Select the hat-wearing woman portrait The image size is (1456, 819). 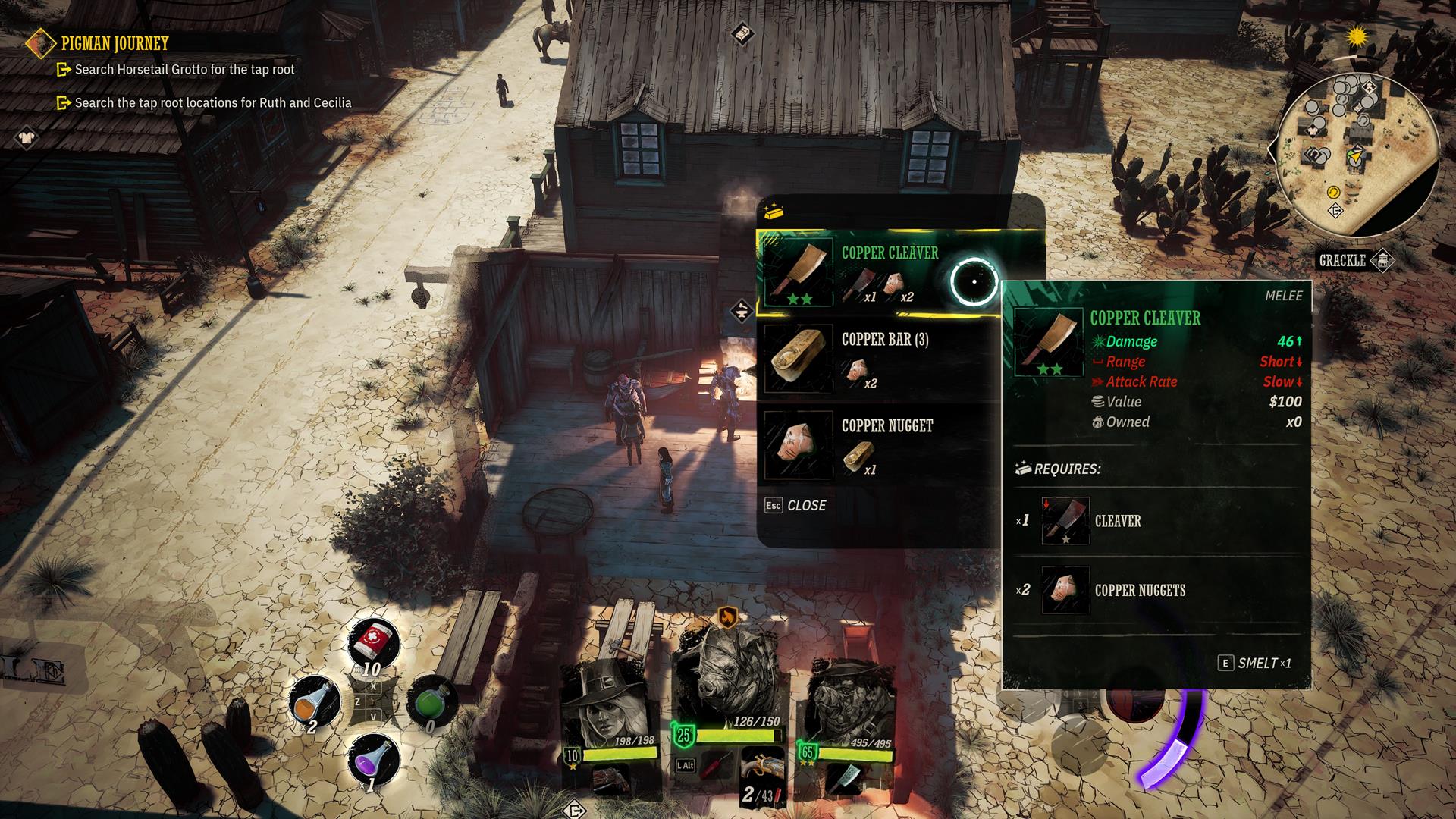[608, 705]
